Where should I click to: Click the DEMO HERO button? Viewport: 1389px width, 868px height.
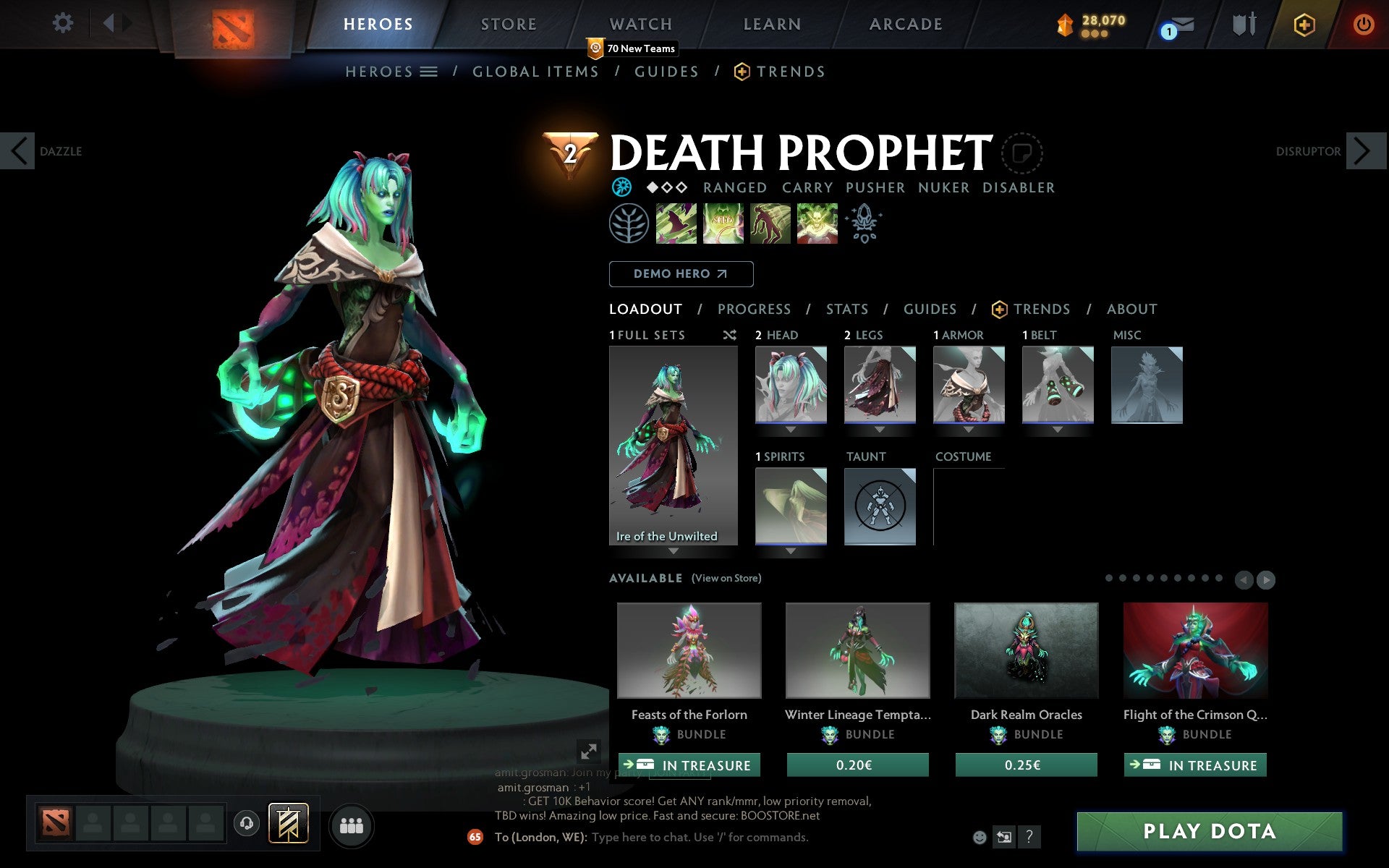pyautogui.click(x=681, y=274)
